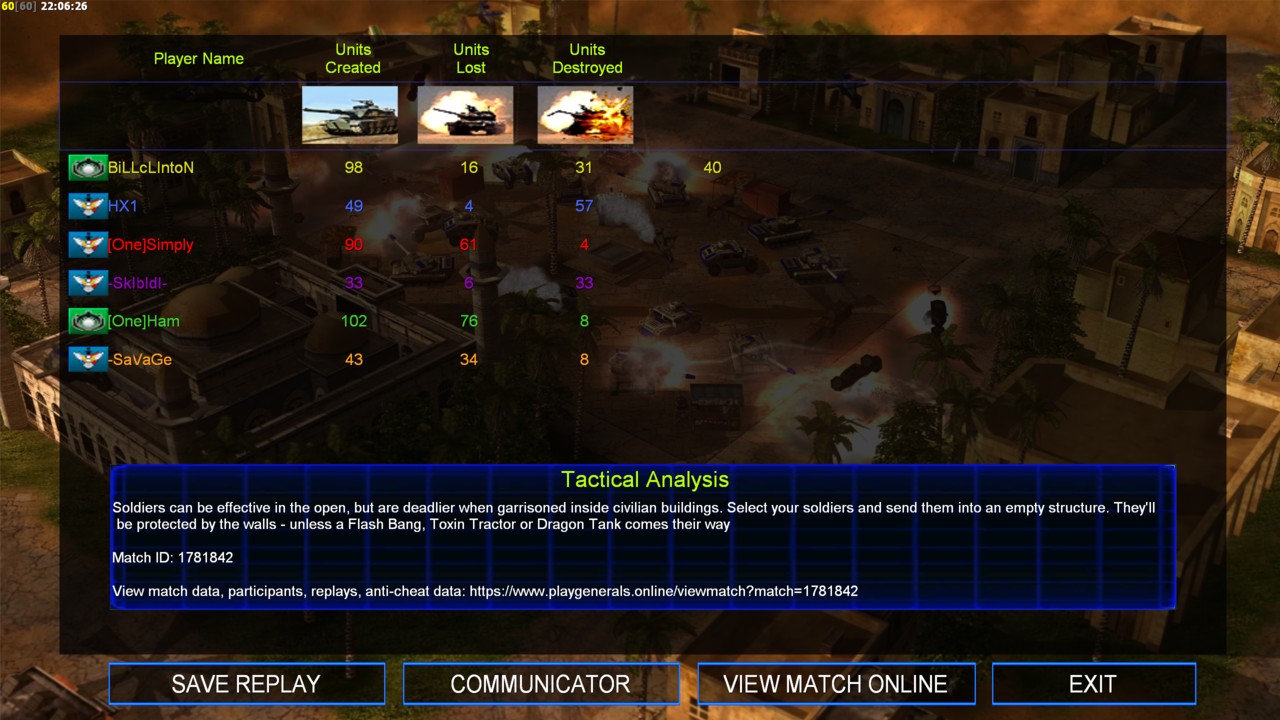
Task: Click the Units Destroyed thumbnail
Action: pos(585,115)
